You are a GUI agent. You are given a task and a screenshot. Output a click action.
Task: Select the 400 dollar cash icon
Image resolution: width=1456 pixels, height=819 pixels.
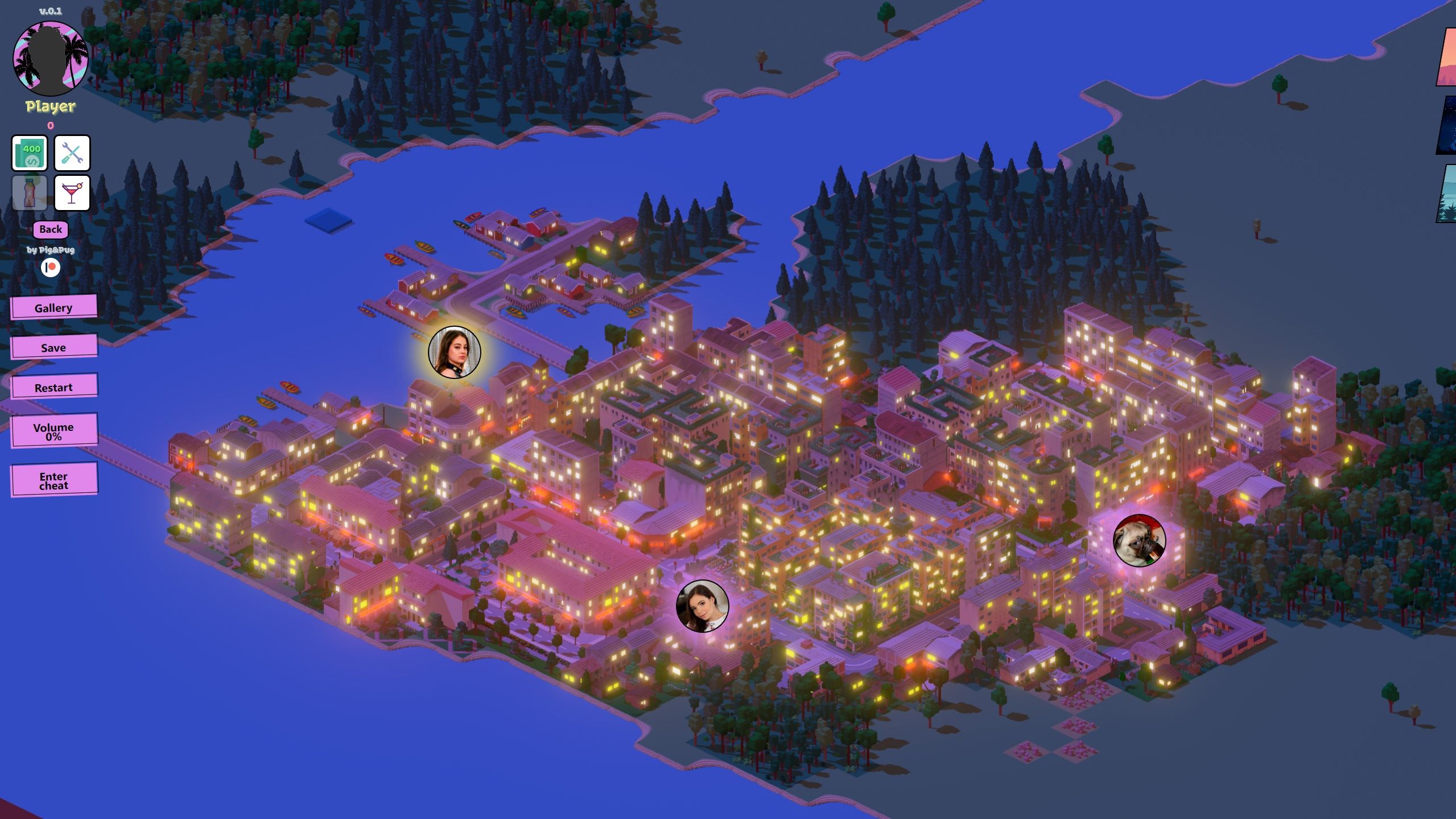point(30,153)
